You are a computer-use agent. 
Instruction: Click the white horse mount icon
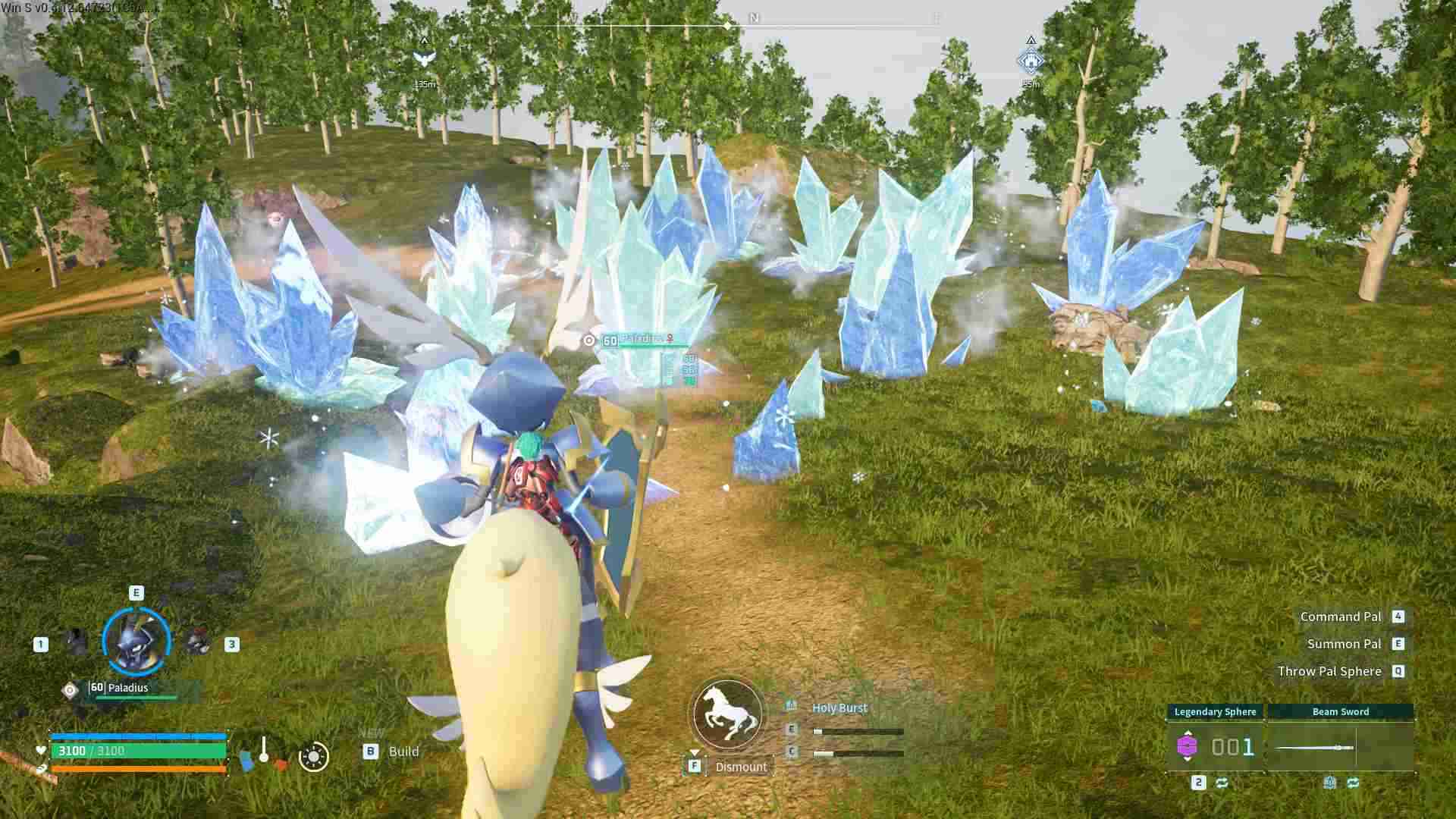point(727,714)
